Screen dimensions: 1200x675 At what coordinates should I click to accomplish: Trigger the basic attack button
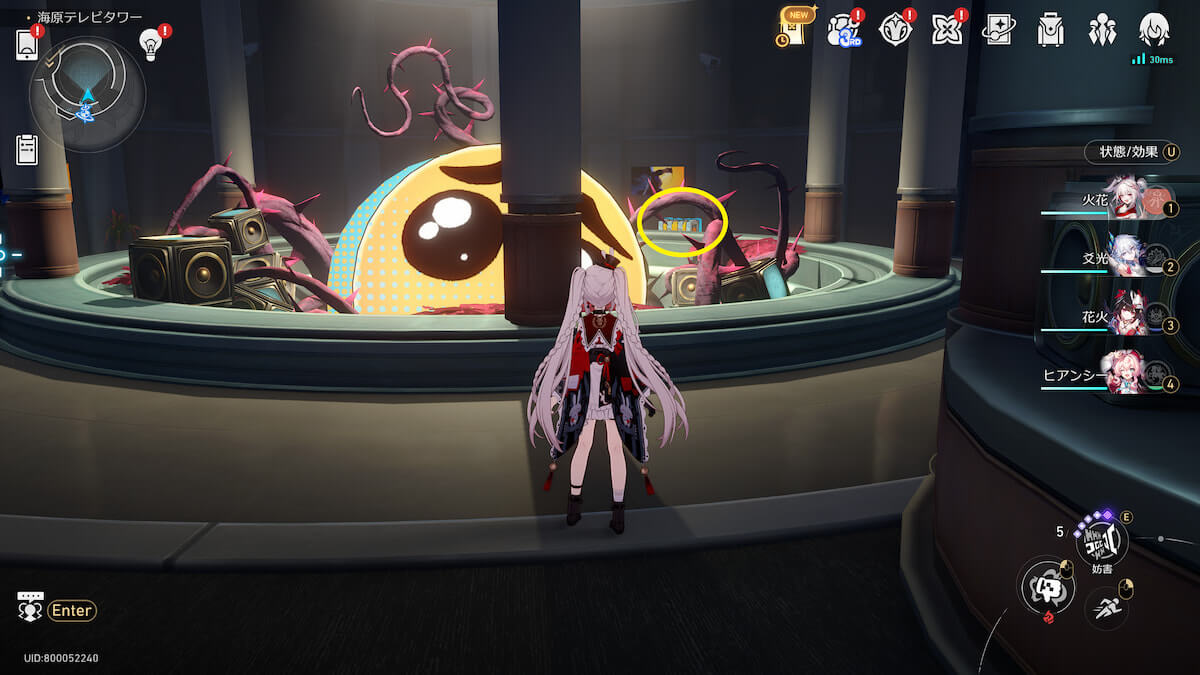[1047, 587]
